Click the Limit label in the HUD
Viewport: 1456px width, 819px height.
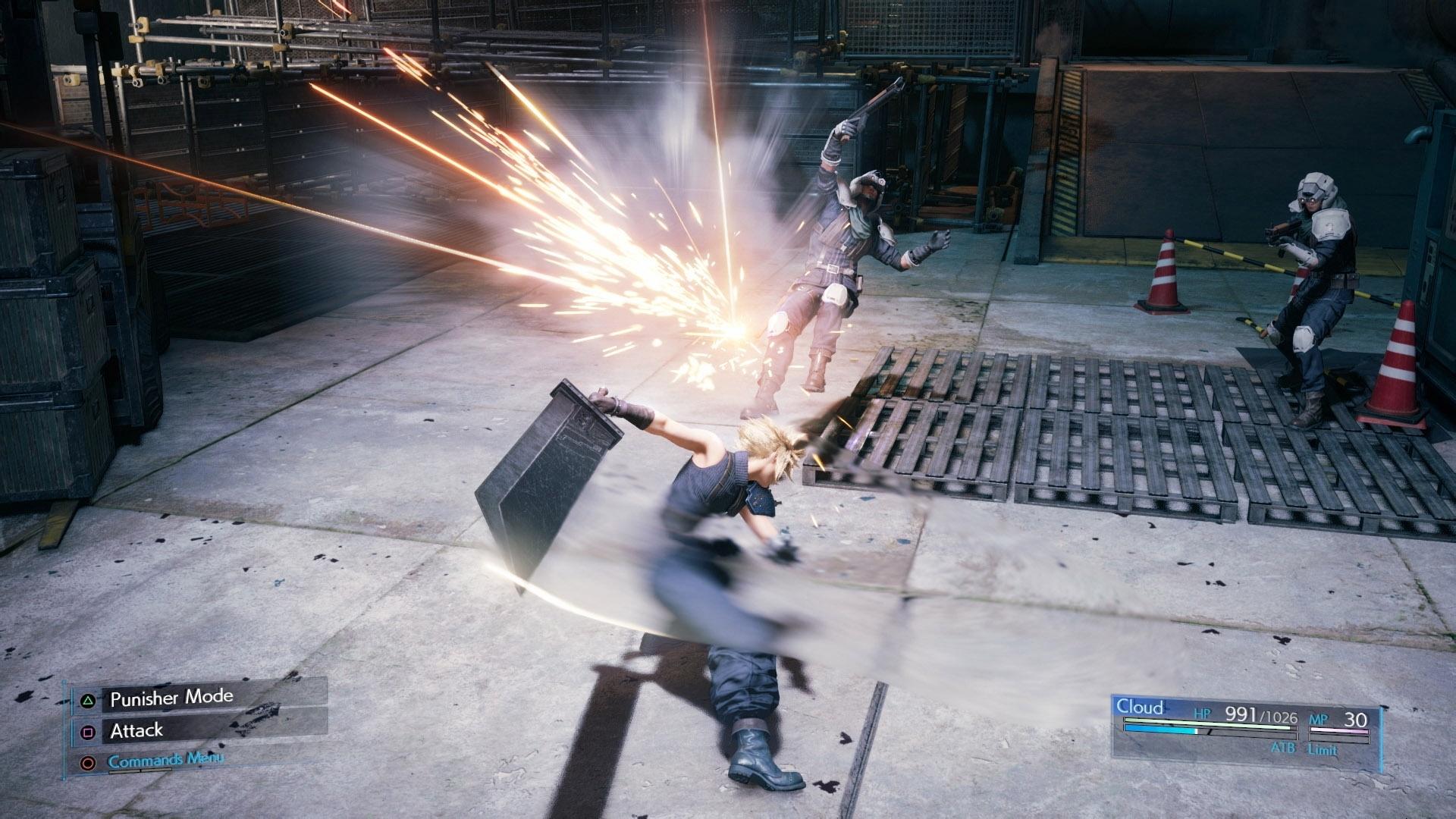tap(1323, 749)
